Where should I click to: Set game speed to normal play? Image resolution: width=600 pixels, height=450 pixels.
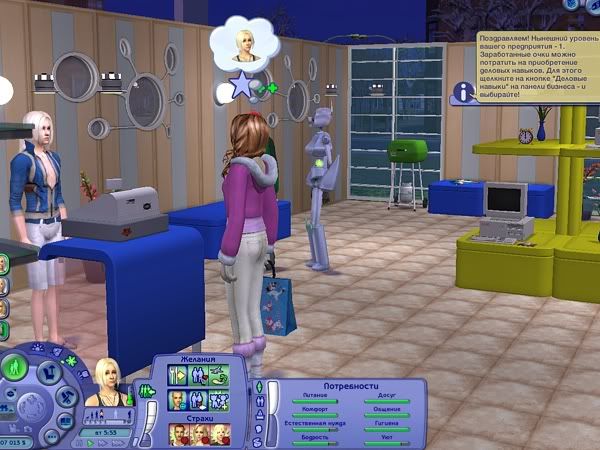click(x=91, y=442)
